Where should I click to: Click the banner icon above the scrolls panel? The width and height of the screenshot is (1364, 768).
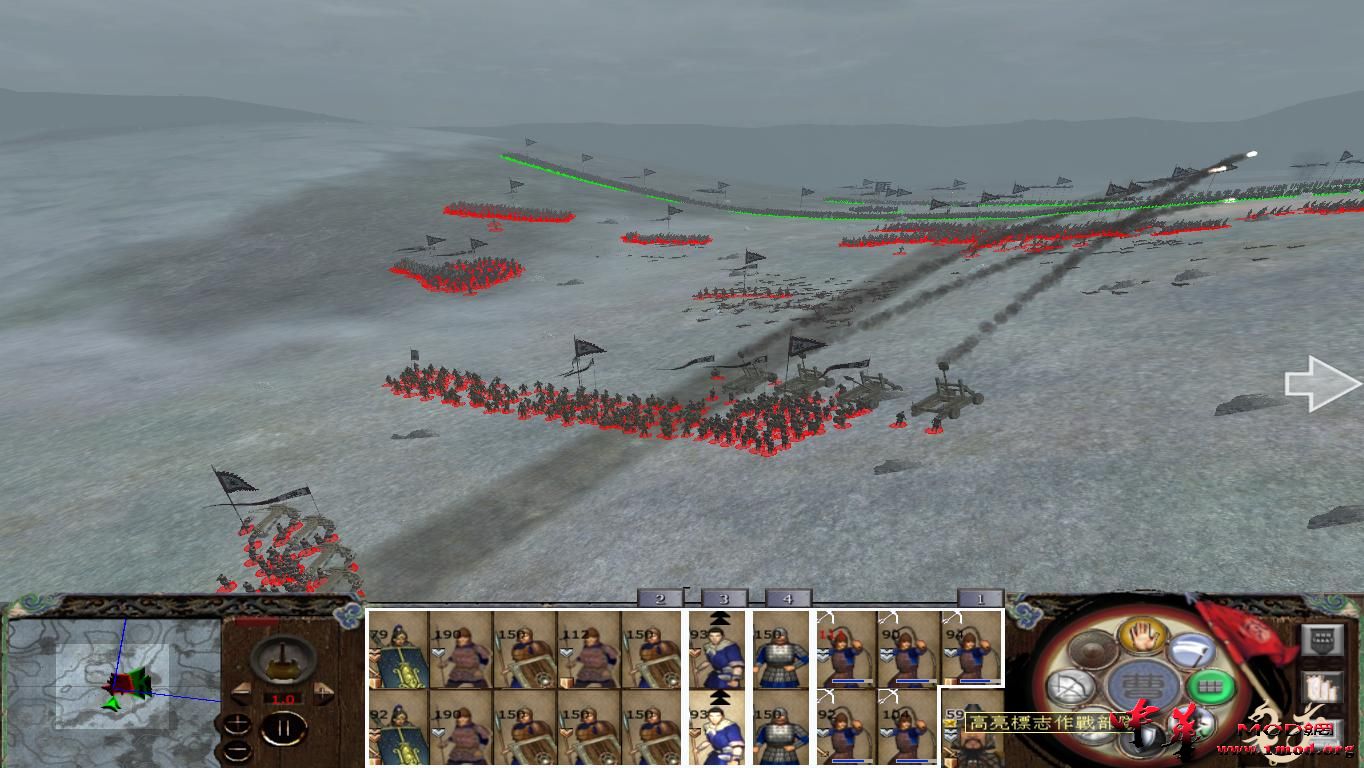click(1321, 638)
